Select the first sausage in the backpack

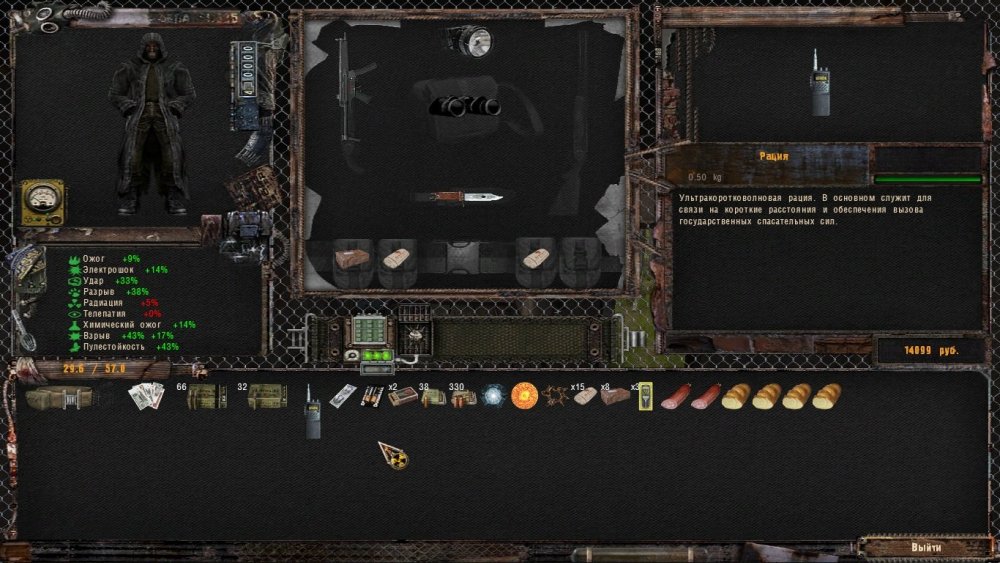point(676,397)
